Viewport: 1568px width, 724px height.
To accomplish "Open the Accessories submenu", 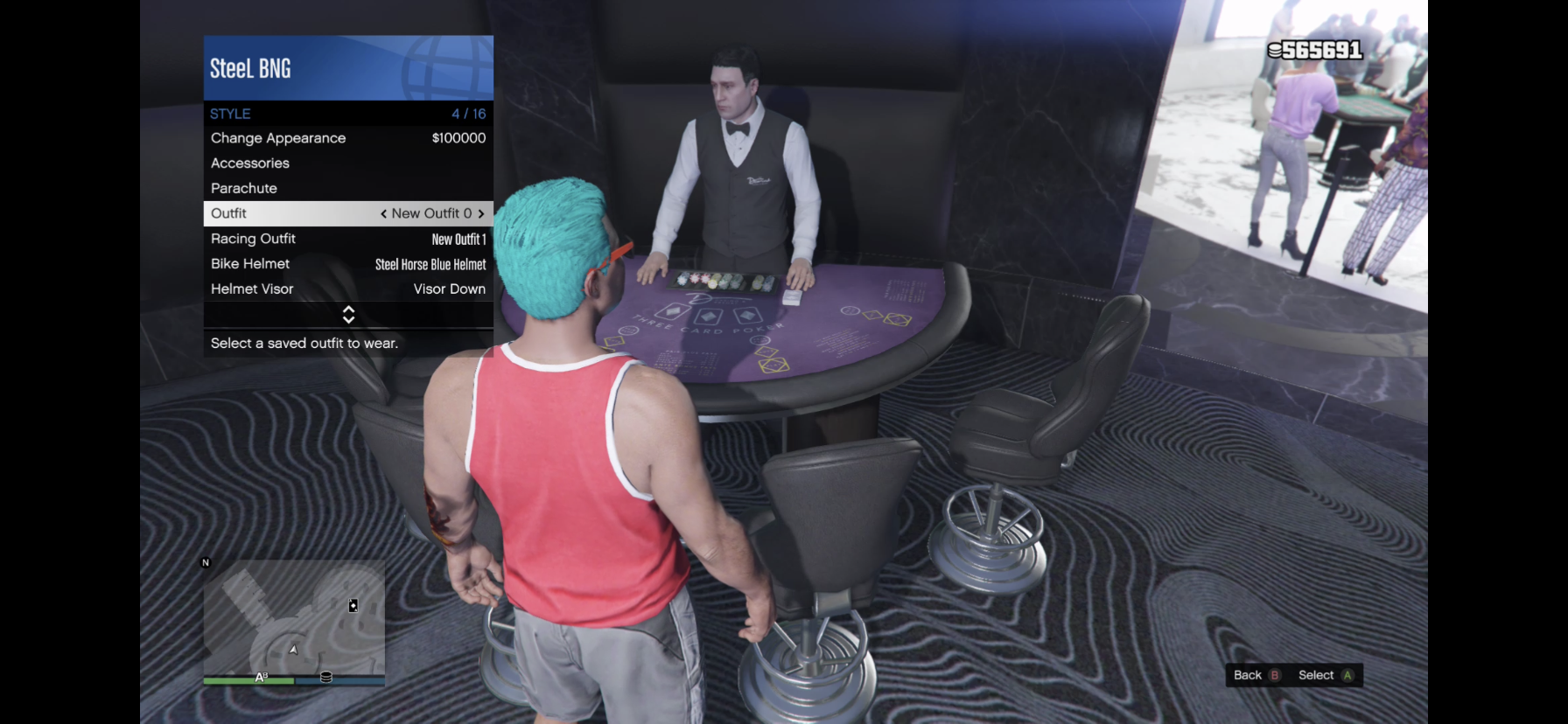I will 347,164.
